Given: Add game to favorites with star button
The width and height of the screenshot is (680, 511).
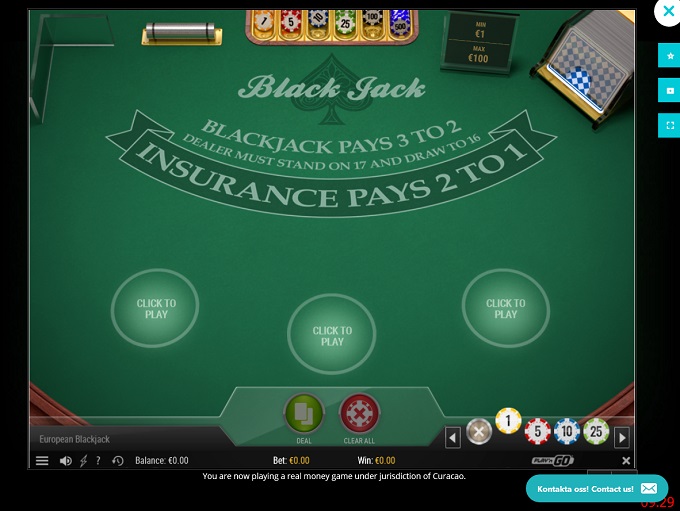Looking at the screenshot, I should (669, 56).
